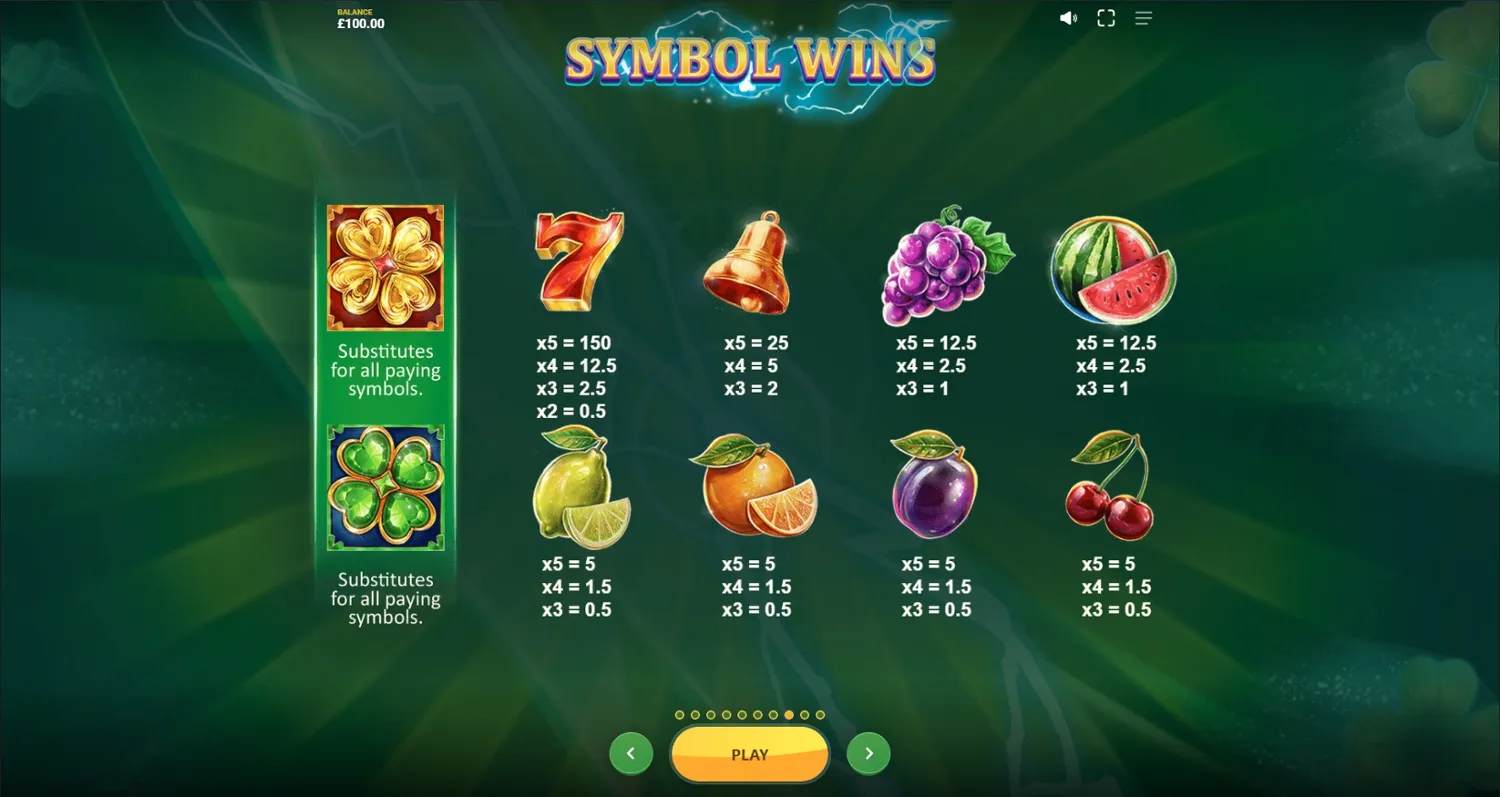Jump to the first pagination dot
The image size is (1500, 797).
point(679,715)
